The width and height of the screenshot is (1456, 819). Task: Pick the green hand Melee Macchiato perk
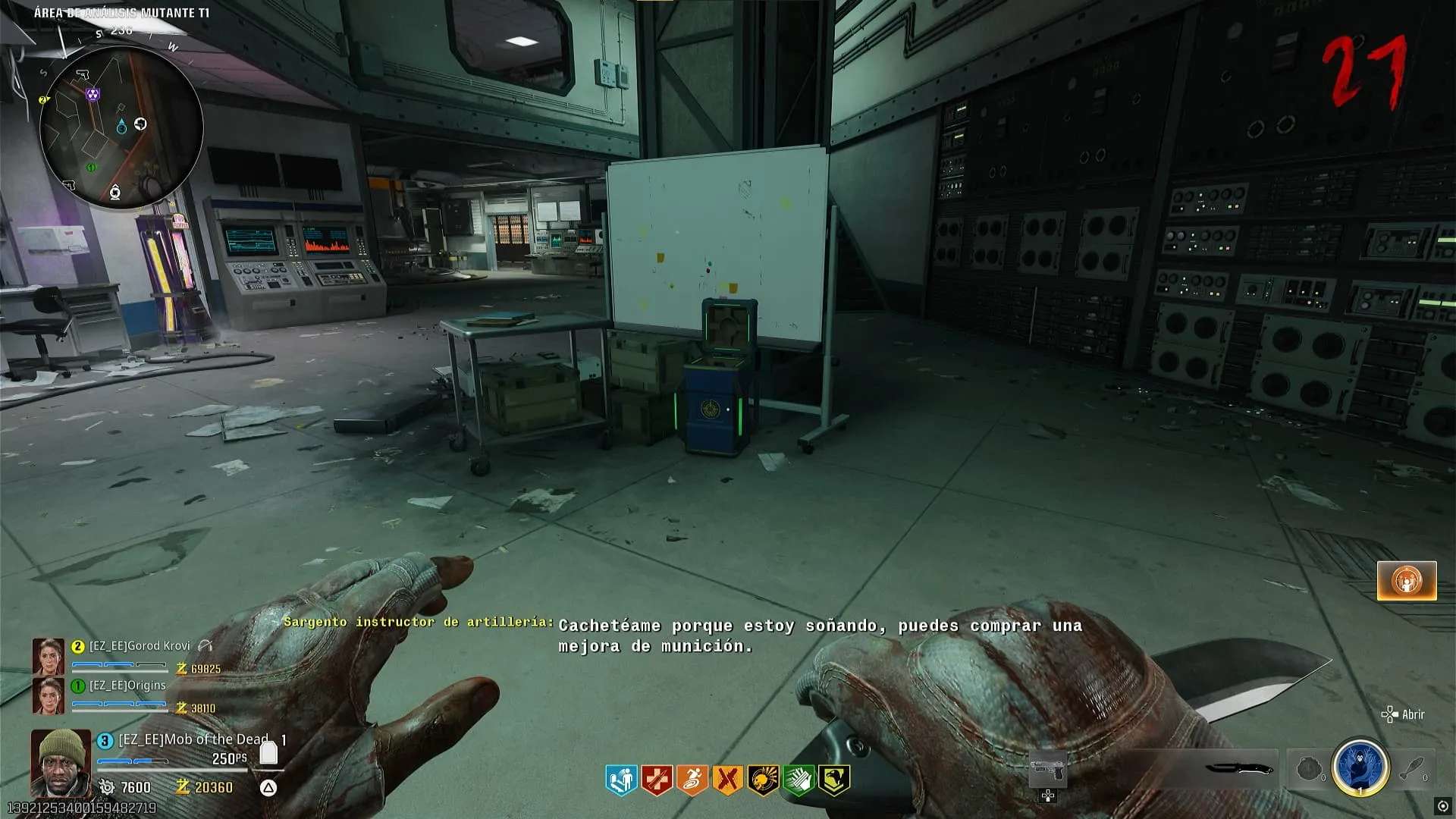point(798,780)
